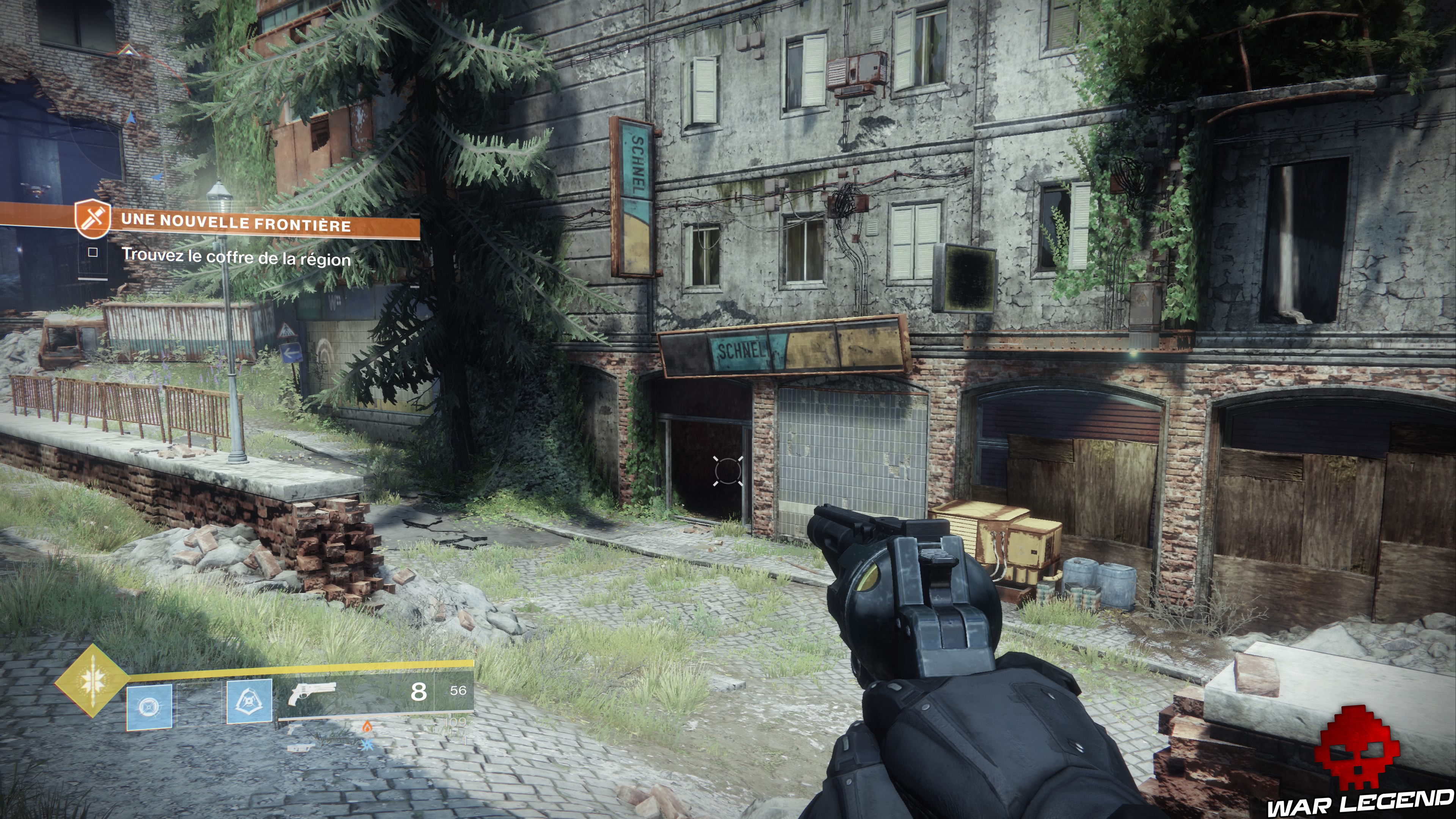1456x819 pixels.
Task: Activate the golden diamond super ability
Action: [x=91, y=681]
